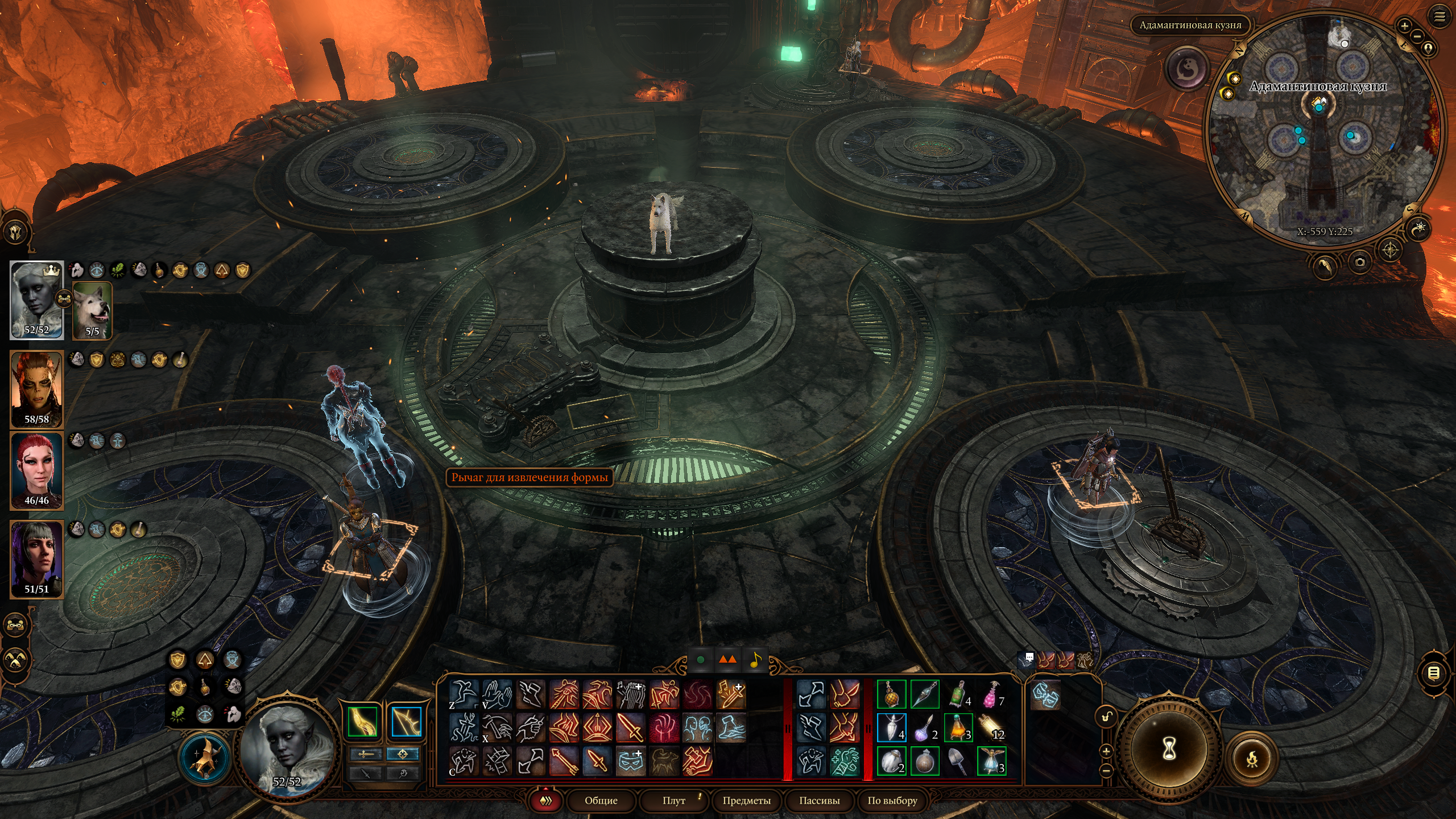End the turn with the hourglass button
Viewport: 1456px width, 819px height.
(1169, 751)
